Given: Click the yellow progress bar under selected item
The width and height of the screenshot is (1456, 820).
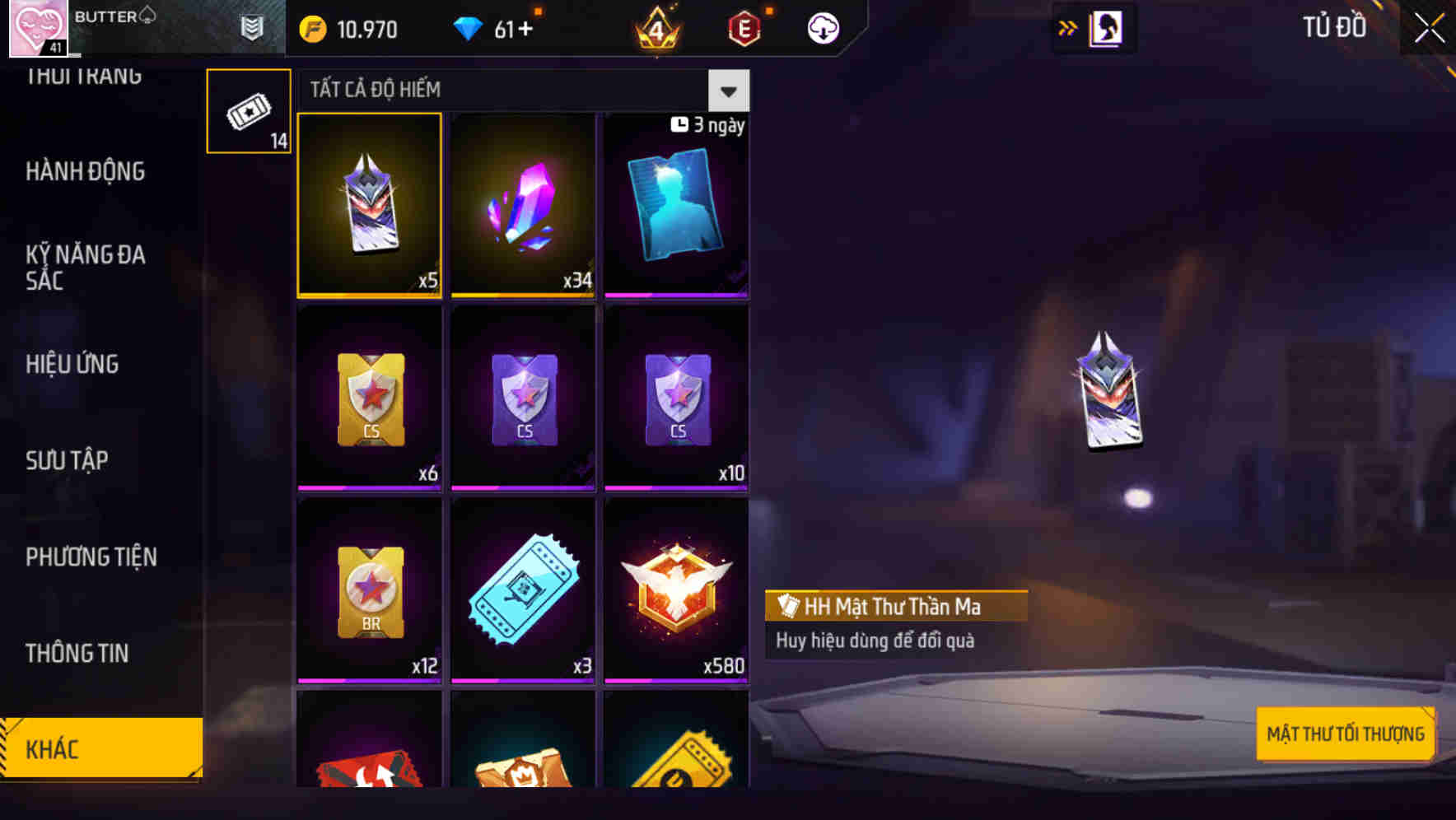Looking at the screenshot, I should pyautogui.click(x=369, y=294).
